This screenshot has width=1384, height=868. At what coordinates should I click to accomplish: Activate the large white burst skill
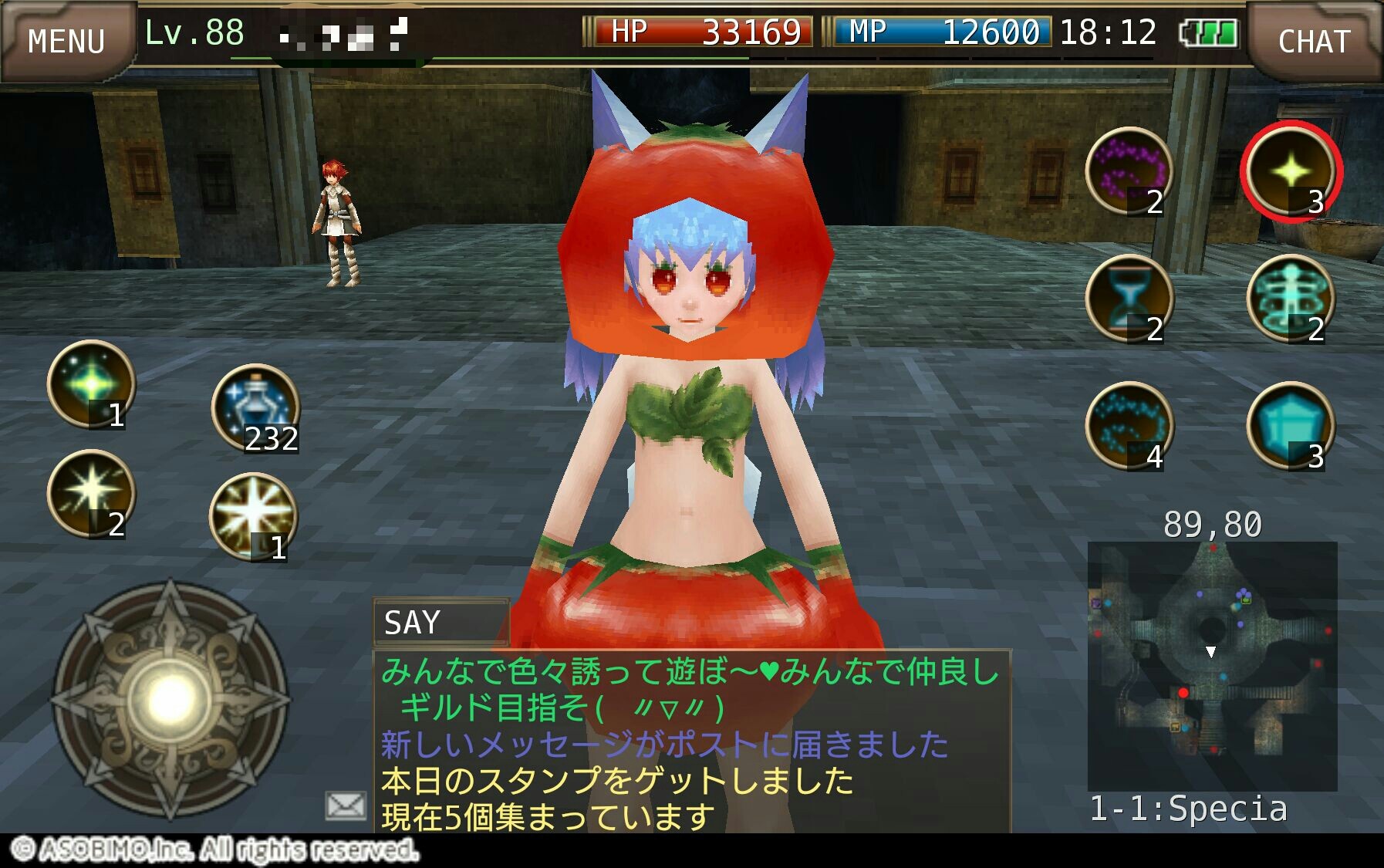(253, 515)
